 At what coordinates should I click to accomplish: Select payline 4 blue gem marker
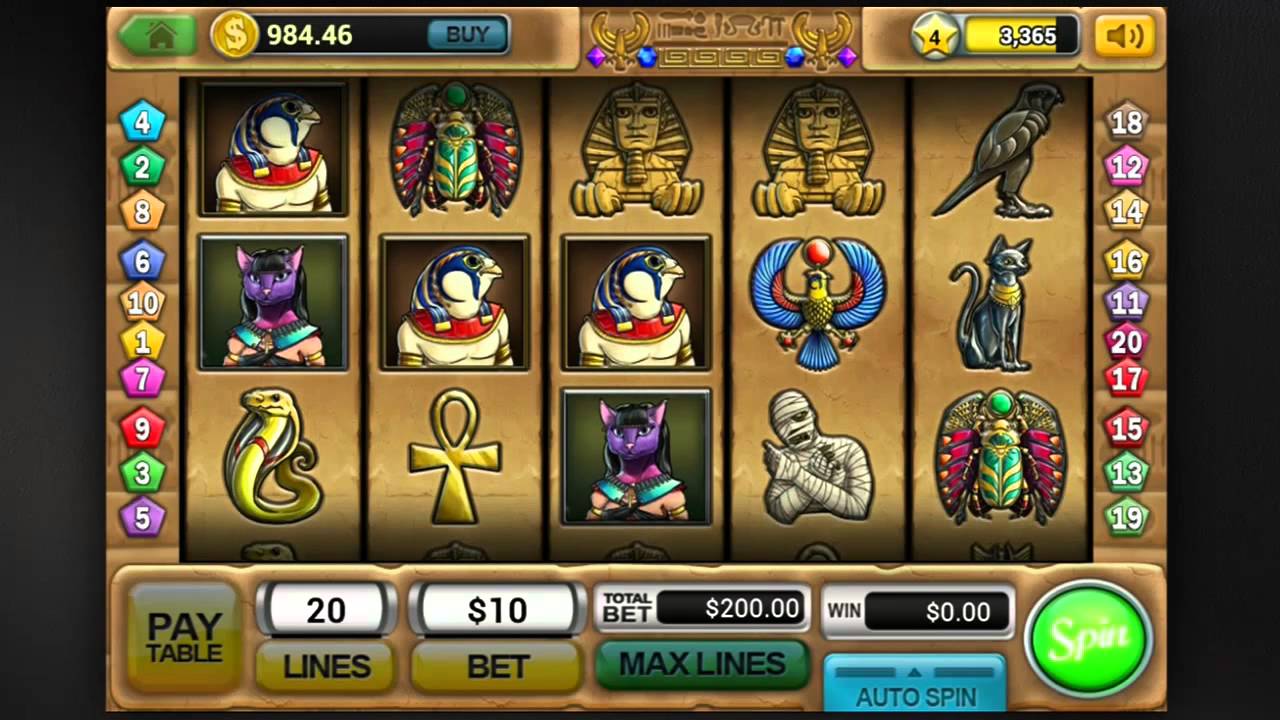[x=143, y=123]
